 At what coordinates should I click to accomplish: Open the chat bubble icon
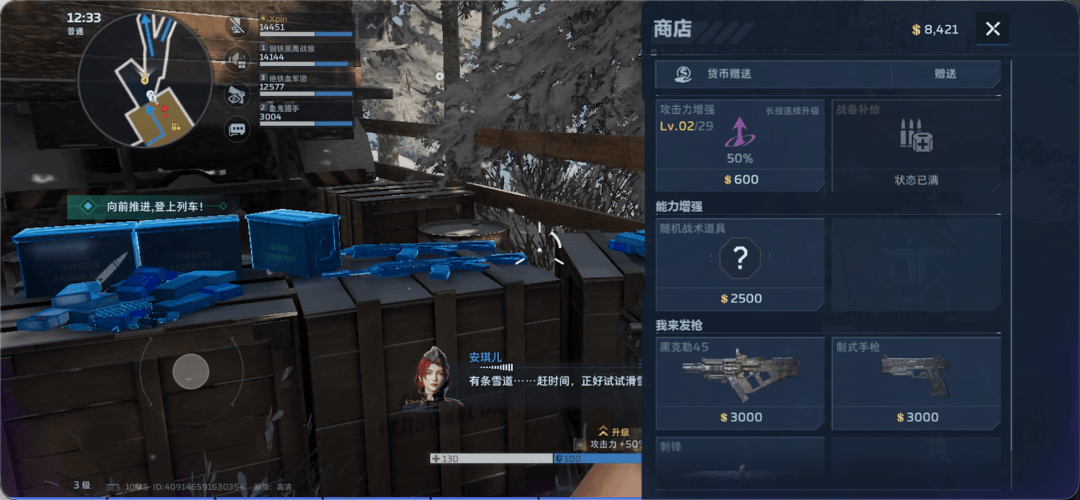(x=237, y=128)
